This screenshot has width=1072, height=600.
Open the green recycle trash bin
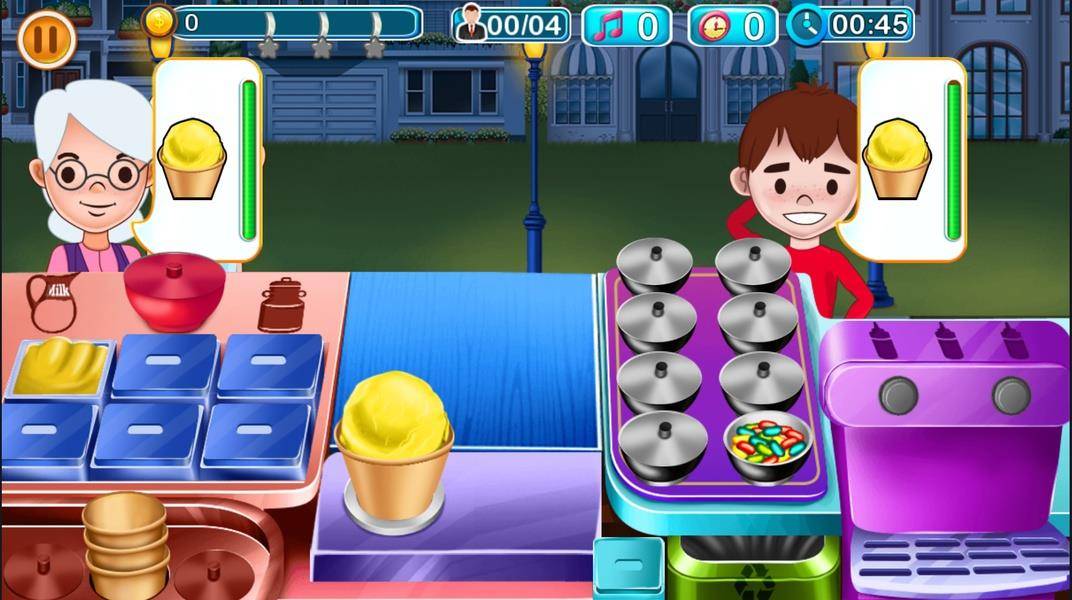pyautogui.click(x=752, y=568)
